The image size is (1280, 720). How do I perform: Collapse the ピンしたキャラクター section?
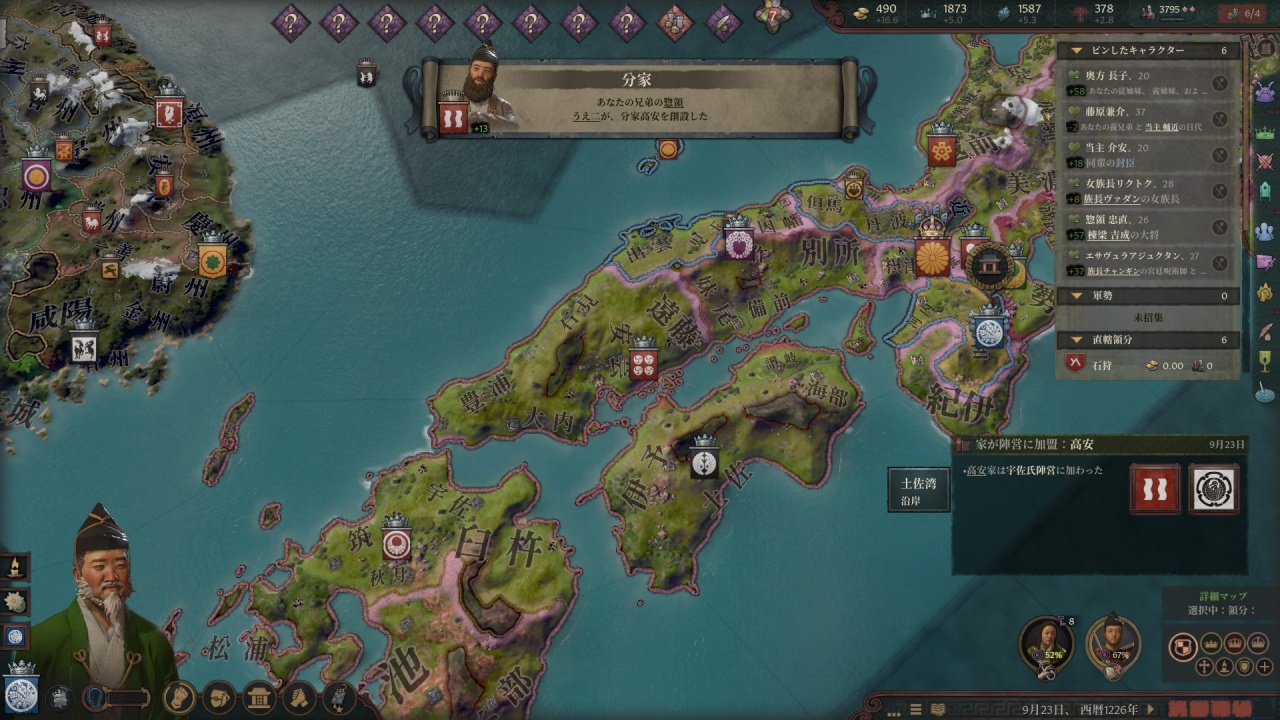pyautogui.click(x=1076, y=50)
